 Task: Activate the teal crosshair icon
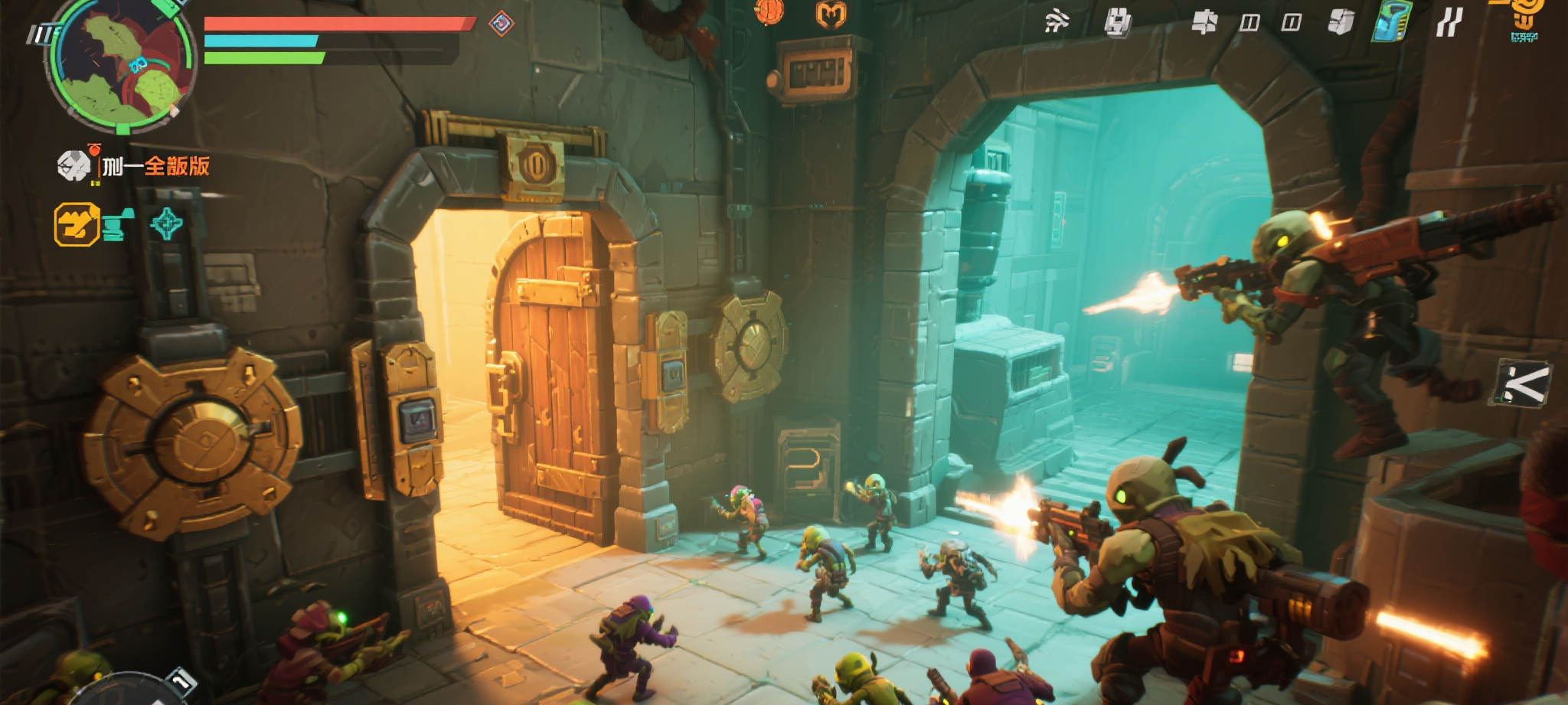click(x=167, y=224)
